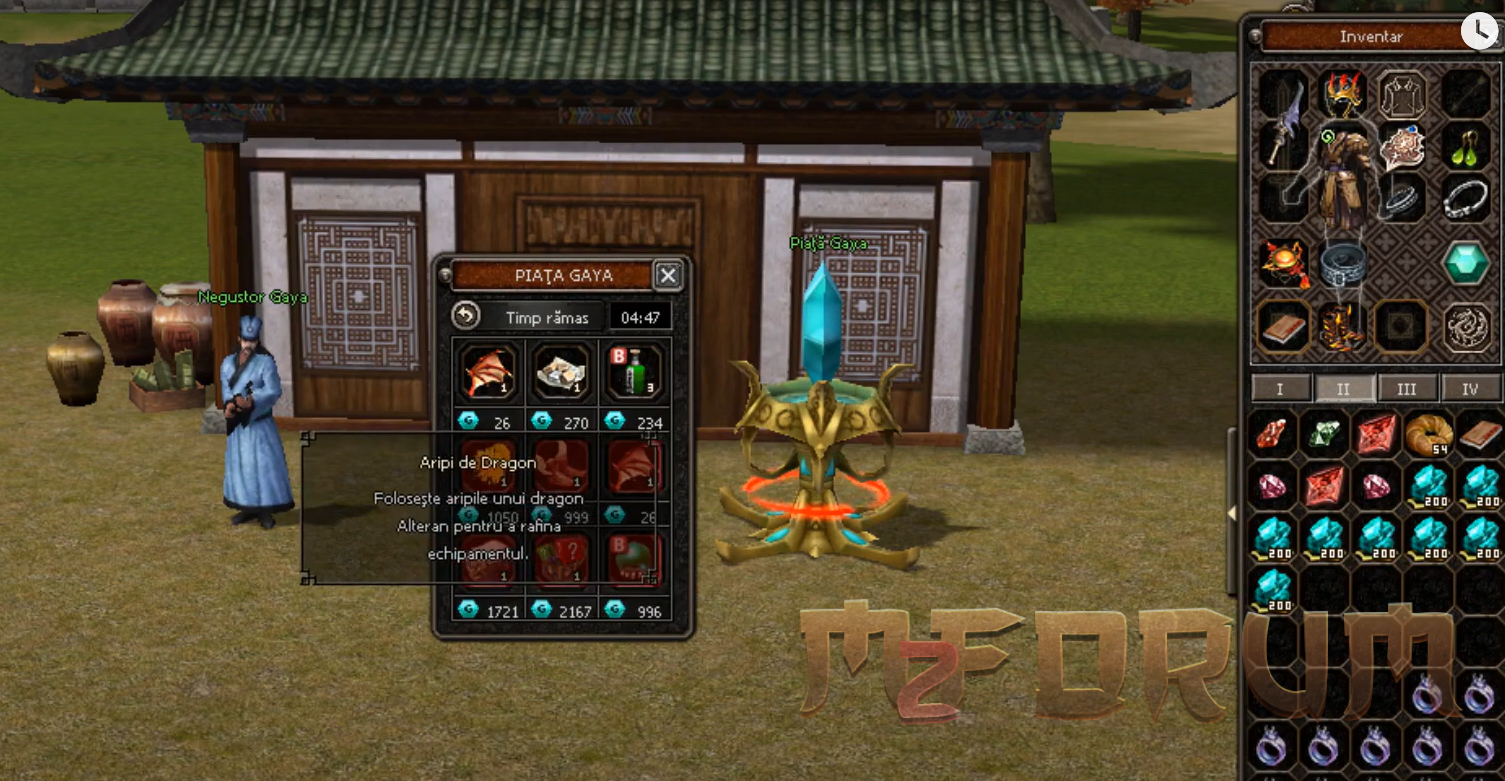Switch to inventory page I
The width and height of the screenshot is (1505, 781).
(1280, 388)
